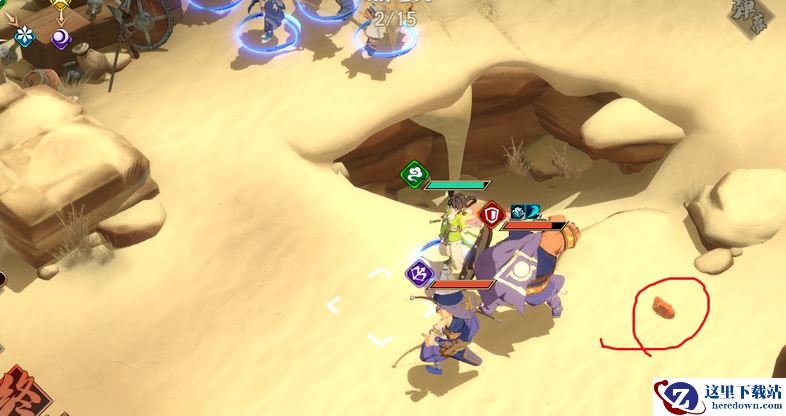The image size is (786, 416).
Task: Click the purple diamond unit class marker
Action: (418, 271)
